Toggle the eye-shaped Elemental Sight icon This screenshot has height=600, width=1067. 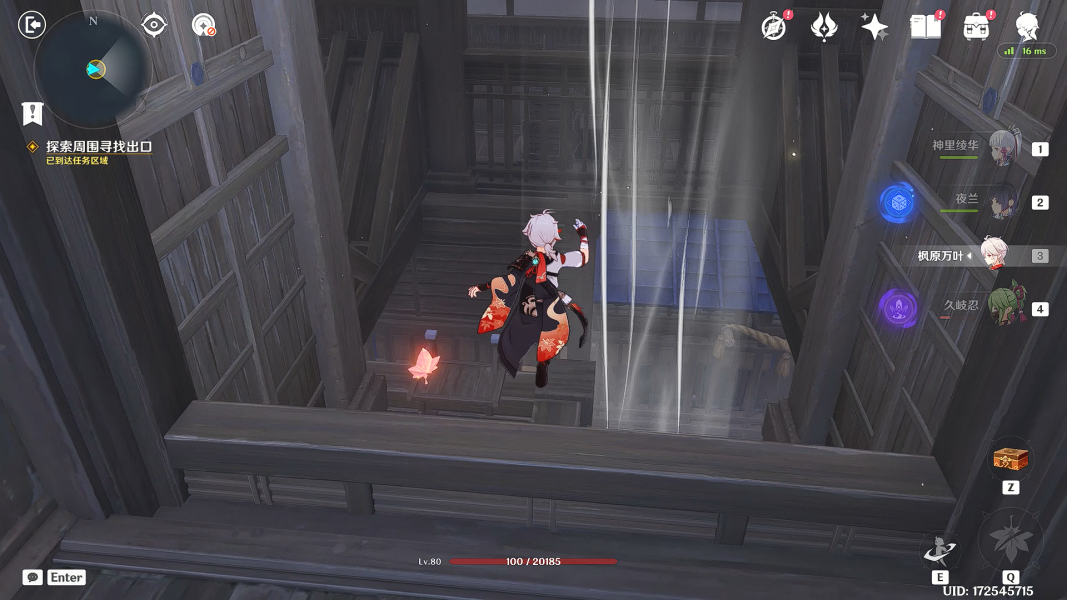coord(154,25)
